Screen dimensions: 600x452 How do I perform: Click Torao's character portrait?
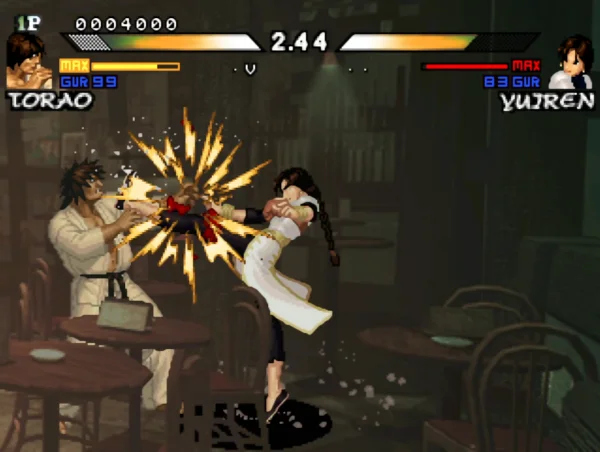coord(28,60)
